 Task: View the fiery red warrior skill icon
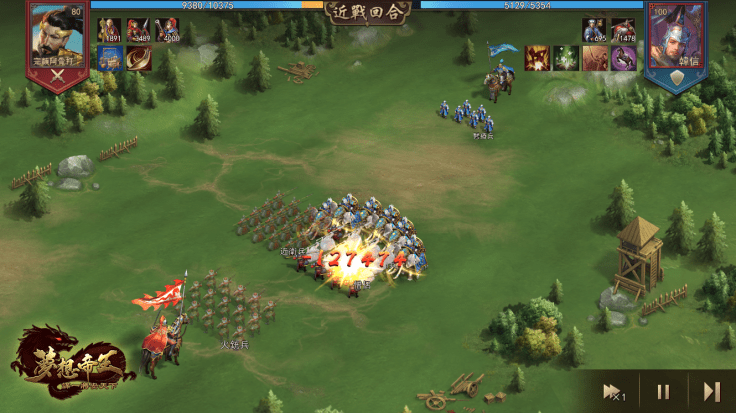click(x=537, y=58)
